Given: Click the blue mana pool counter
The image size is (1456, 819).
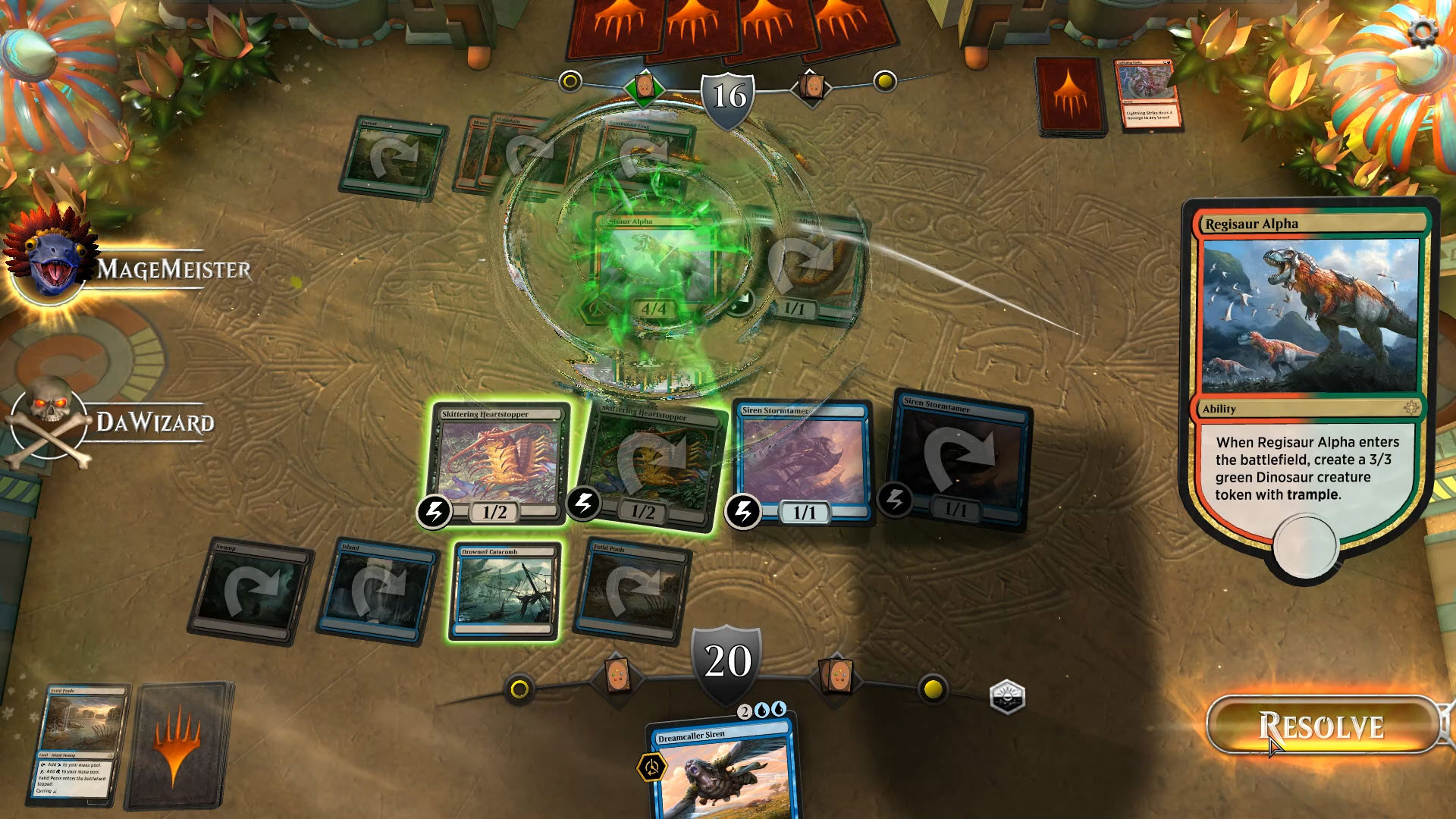Looking at the screenshot, I should point(760,709).
